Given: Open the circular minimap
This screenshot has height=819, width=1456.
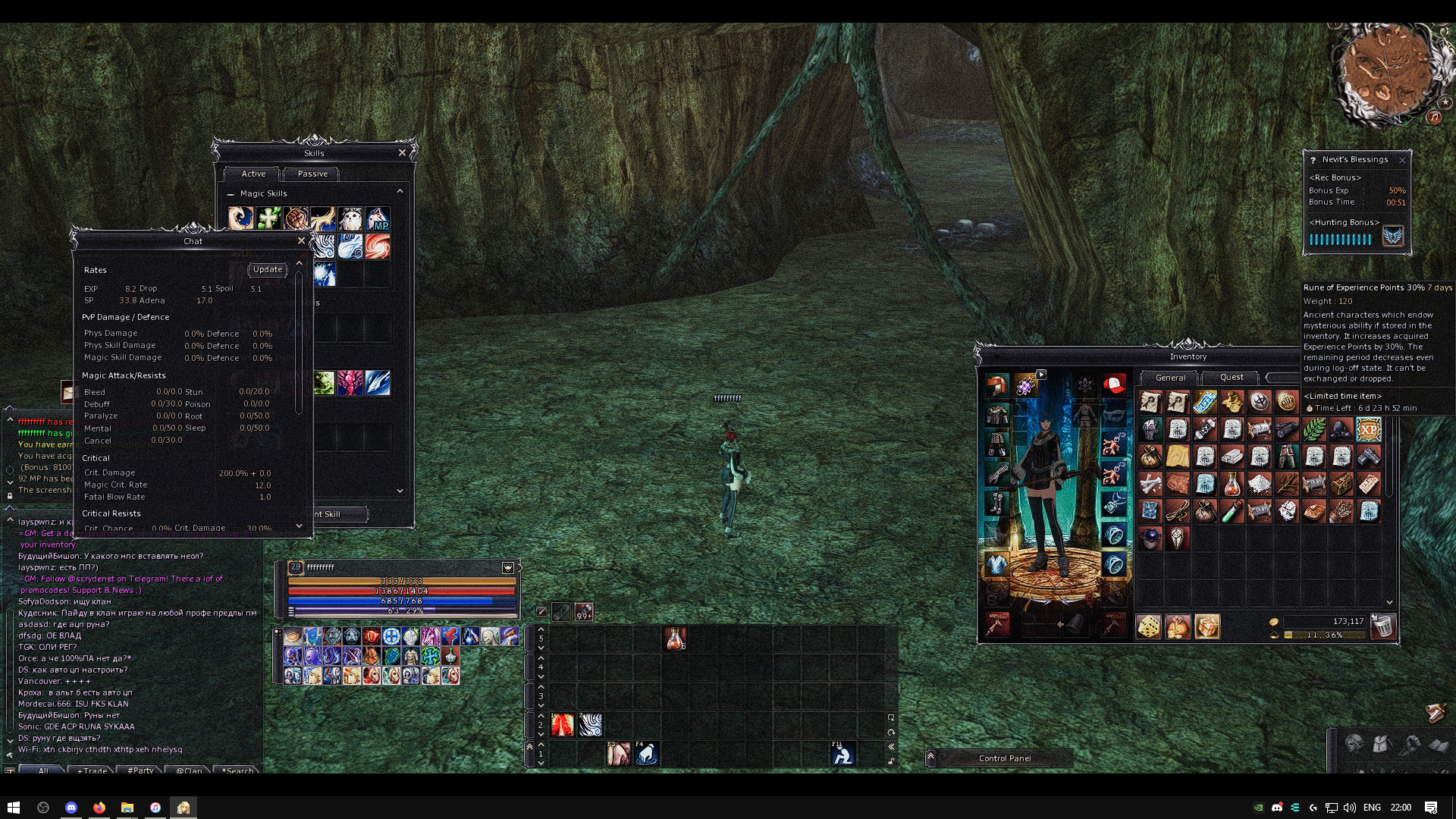Looking at the screenshot, I should click(1385, 74).
